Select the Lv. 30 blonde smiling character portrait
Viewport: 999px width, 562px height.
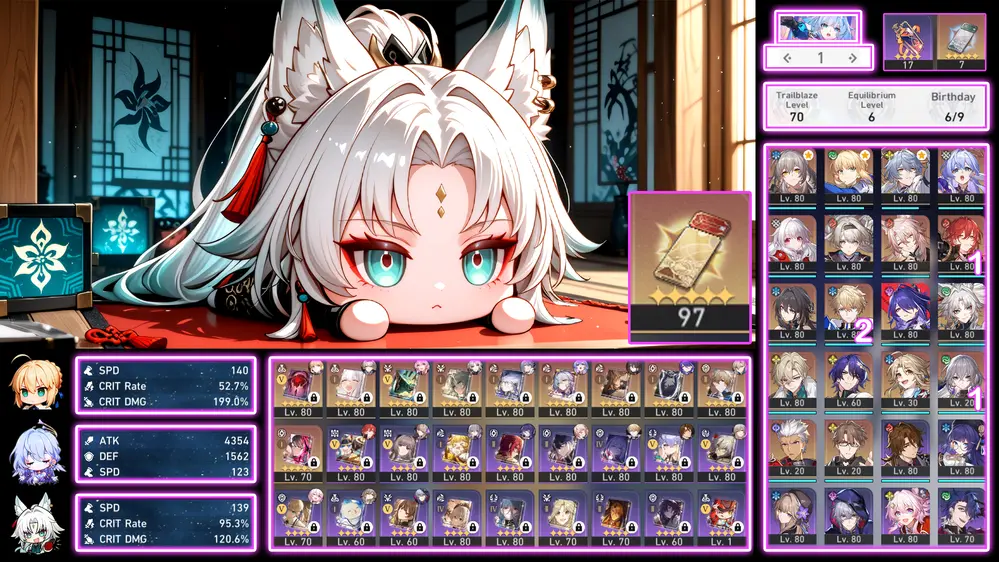tap(905, 380)
